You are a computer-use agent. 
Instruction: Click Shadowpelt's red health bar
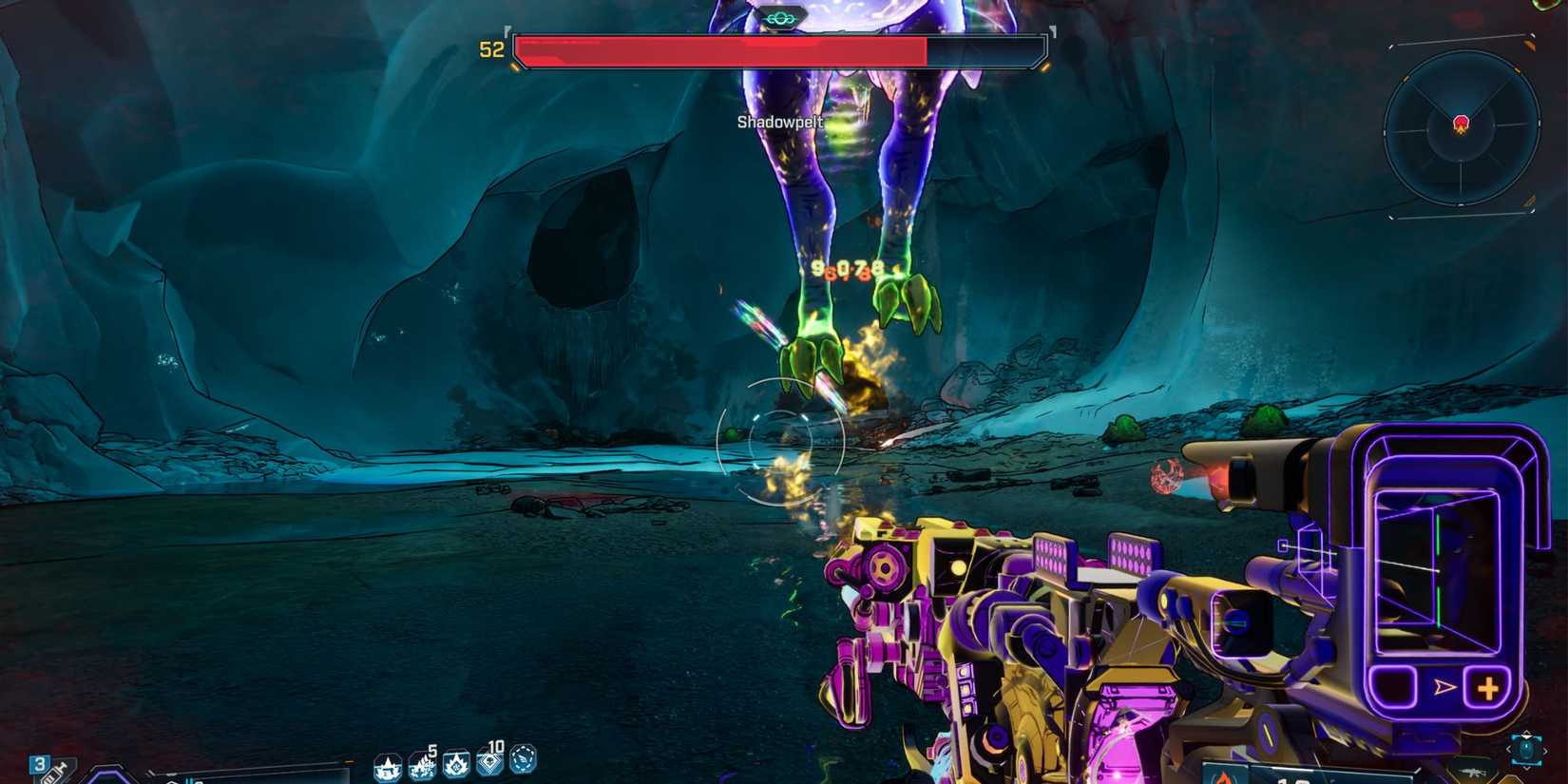pos(722,49)
